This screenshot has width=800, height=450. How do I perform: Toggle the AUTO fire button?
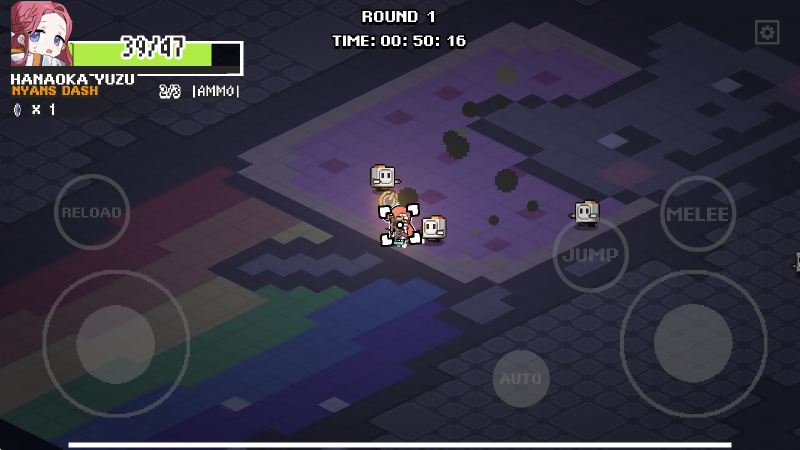pyautogui.click(x=521, y=379)
